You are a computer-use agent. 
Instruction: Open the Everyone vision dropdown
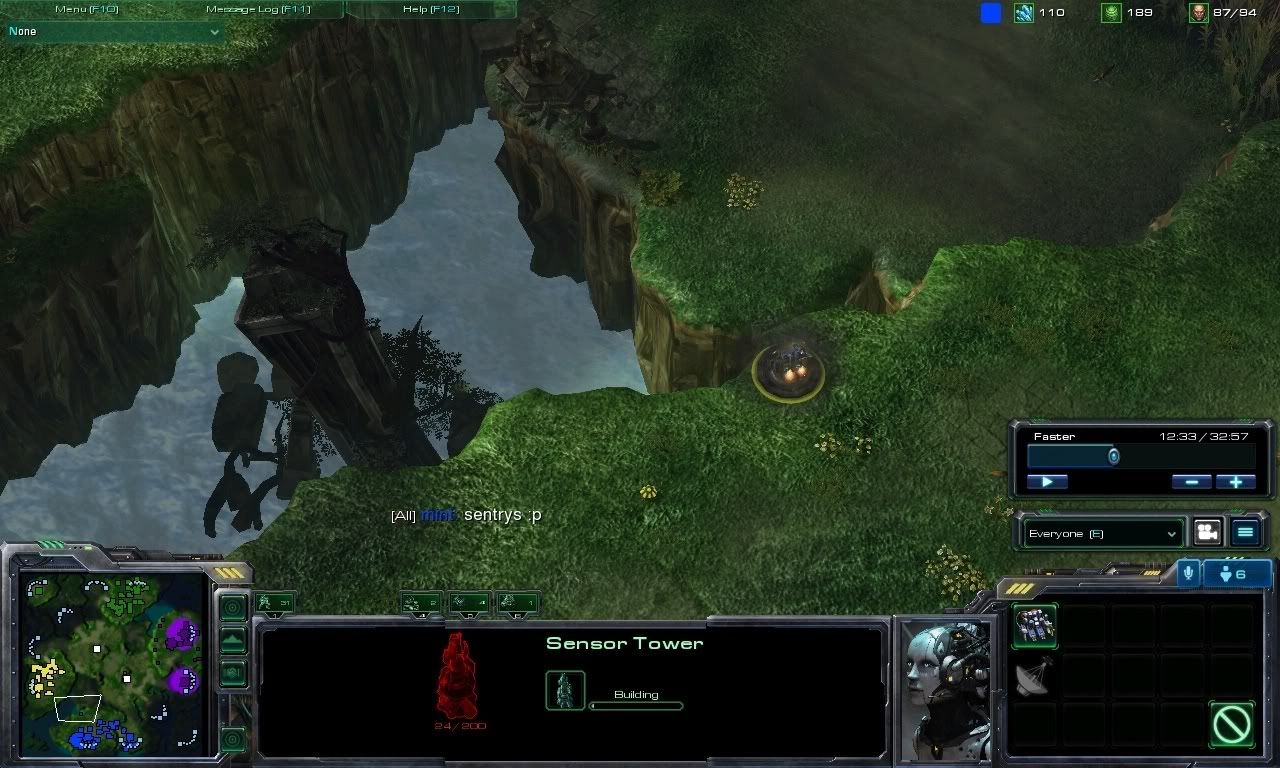(1101, 534)
